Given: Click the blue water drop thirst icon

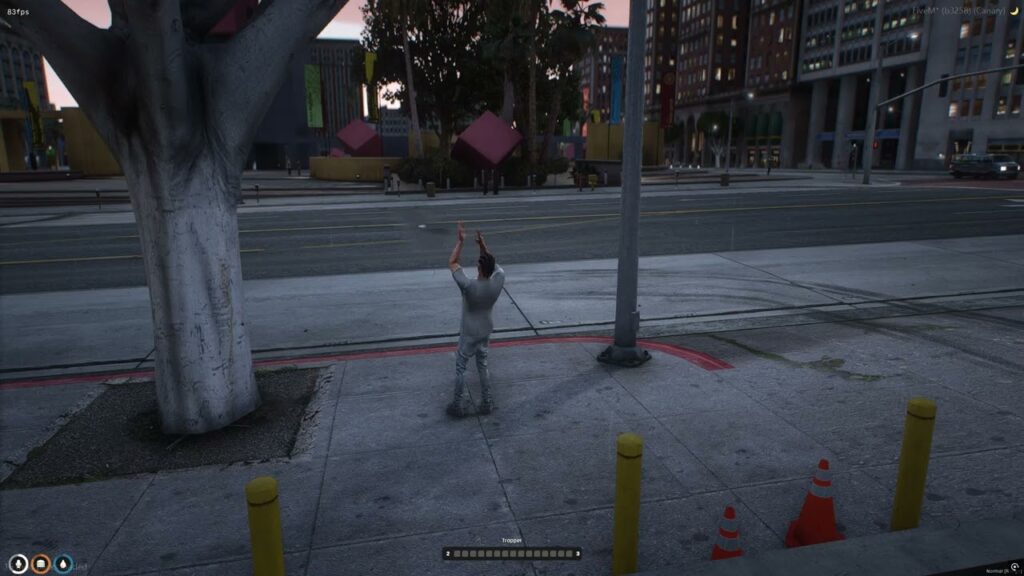Looking at the screenshot, I should [x=63, y=565].
